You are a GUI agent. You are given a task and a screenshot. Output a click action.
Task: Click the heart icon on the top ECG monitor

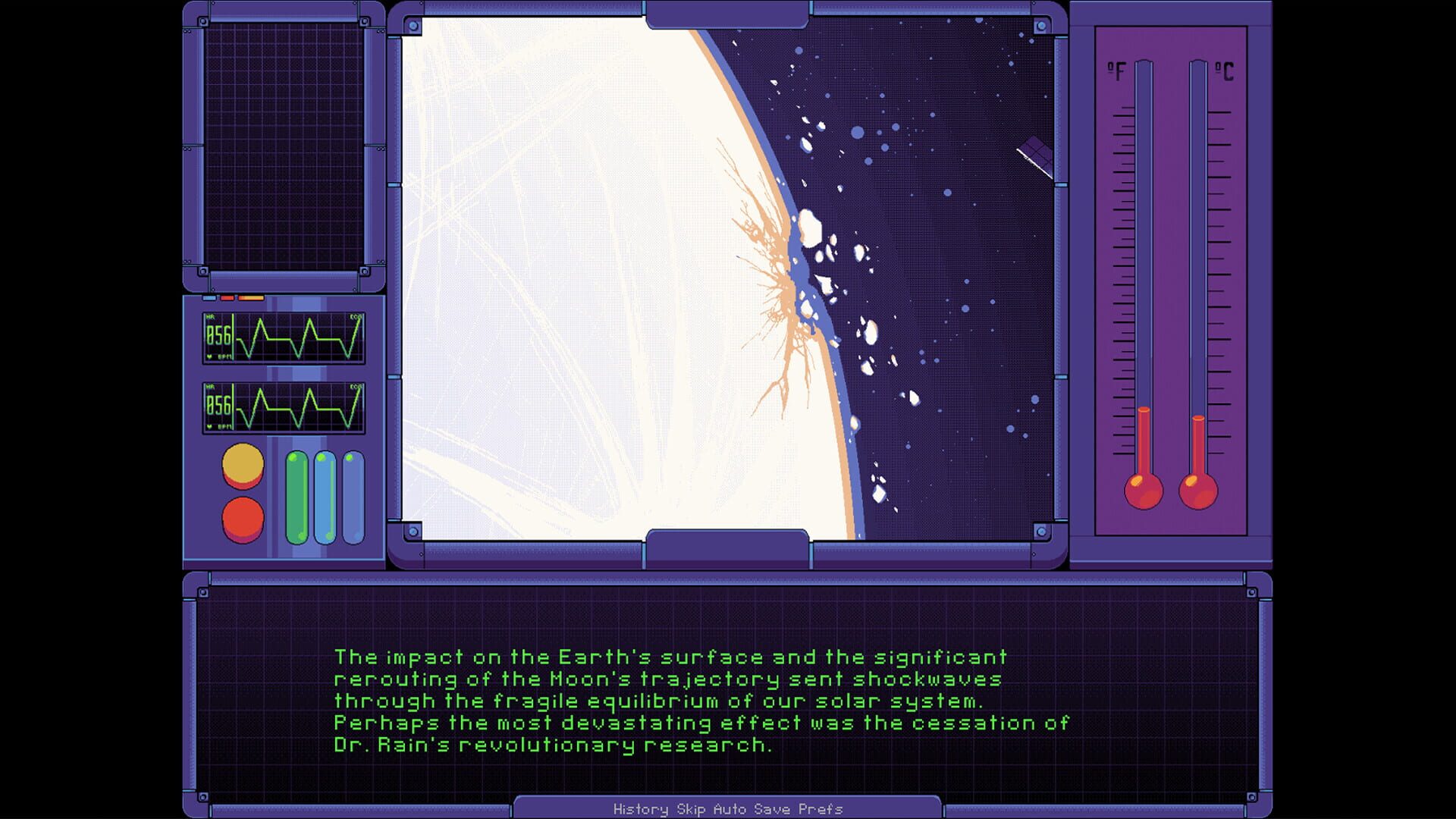click(209, 356)
